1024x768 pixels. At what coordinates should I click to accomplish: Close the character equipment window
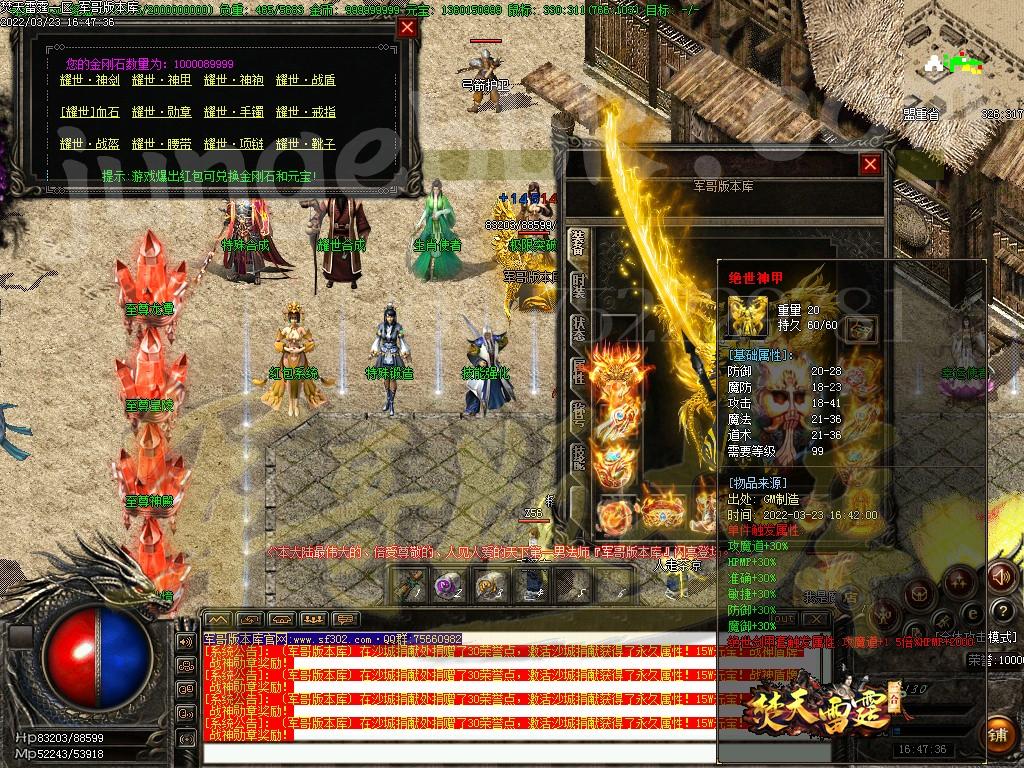[x=870, y=165]
